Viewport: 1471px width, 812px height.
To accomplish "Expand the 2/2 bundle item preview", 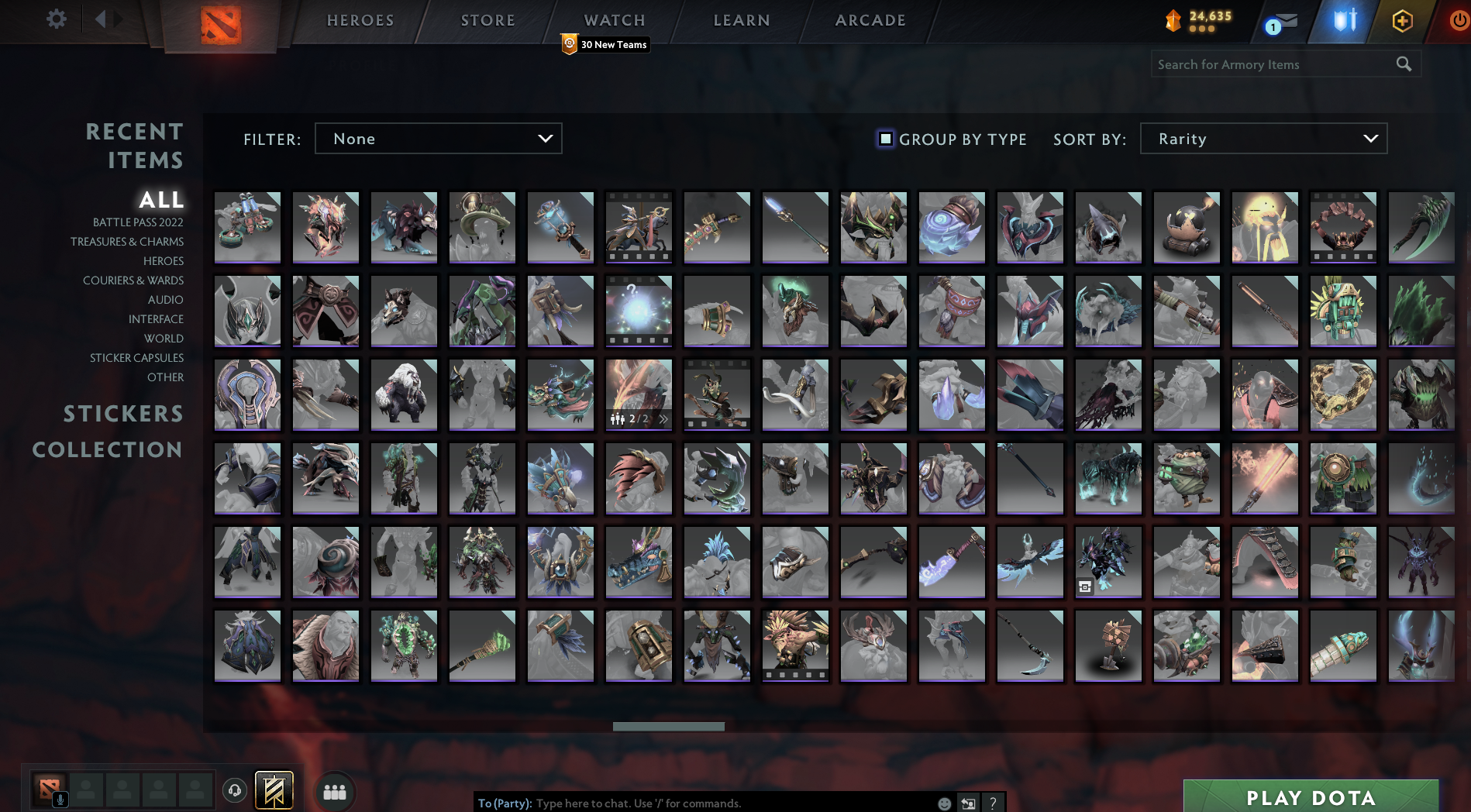I will pyautogui.click(x=663, y=418).
